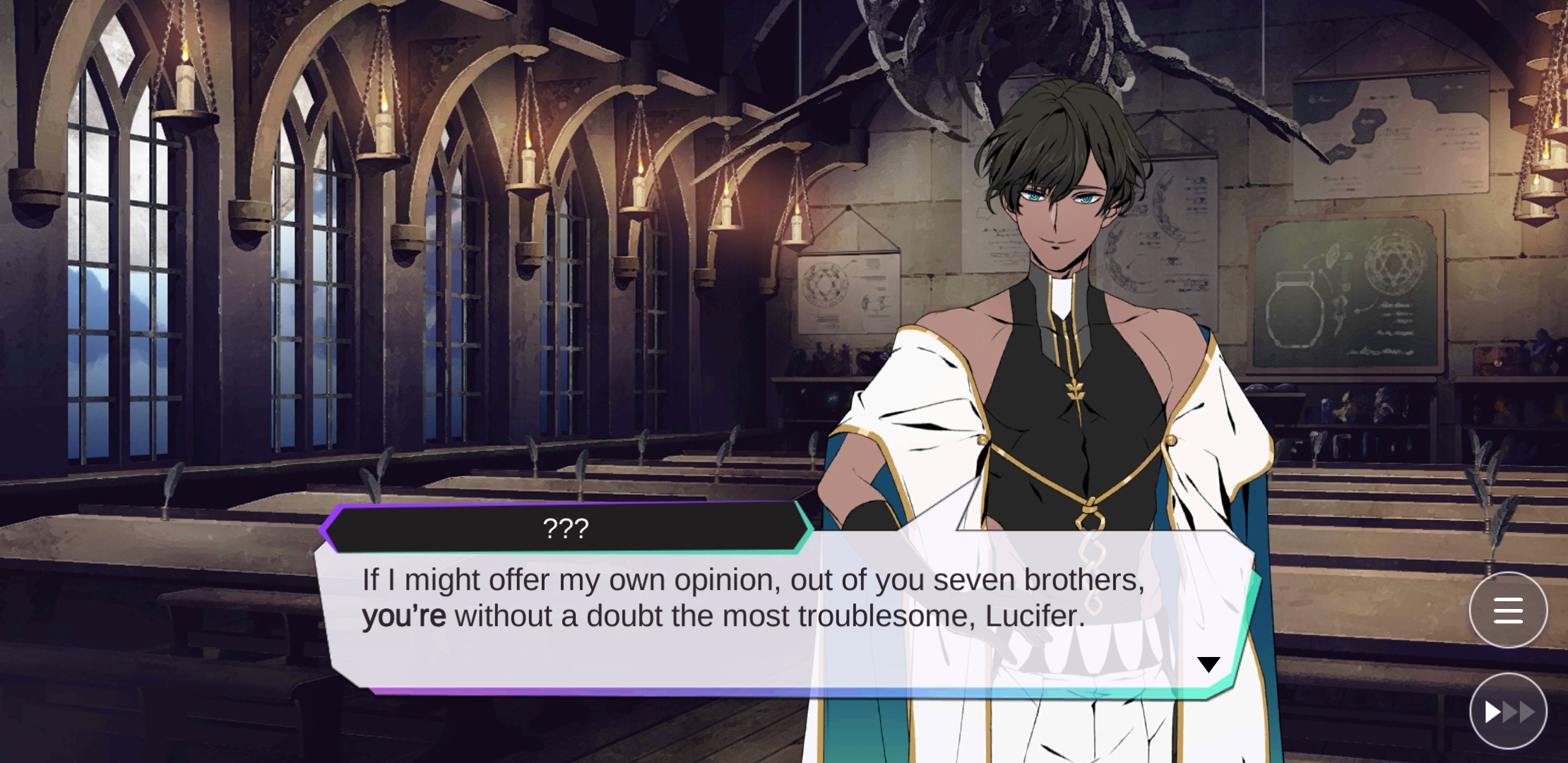Advance dialogue using the black arrow indicator
This screenshot has height=763, width=1568.
pyautogui.click(x=1208, y=665)
